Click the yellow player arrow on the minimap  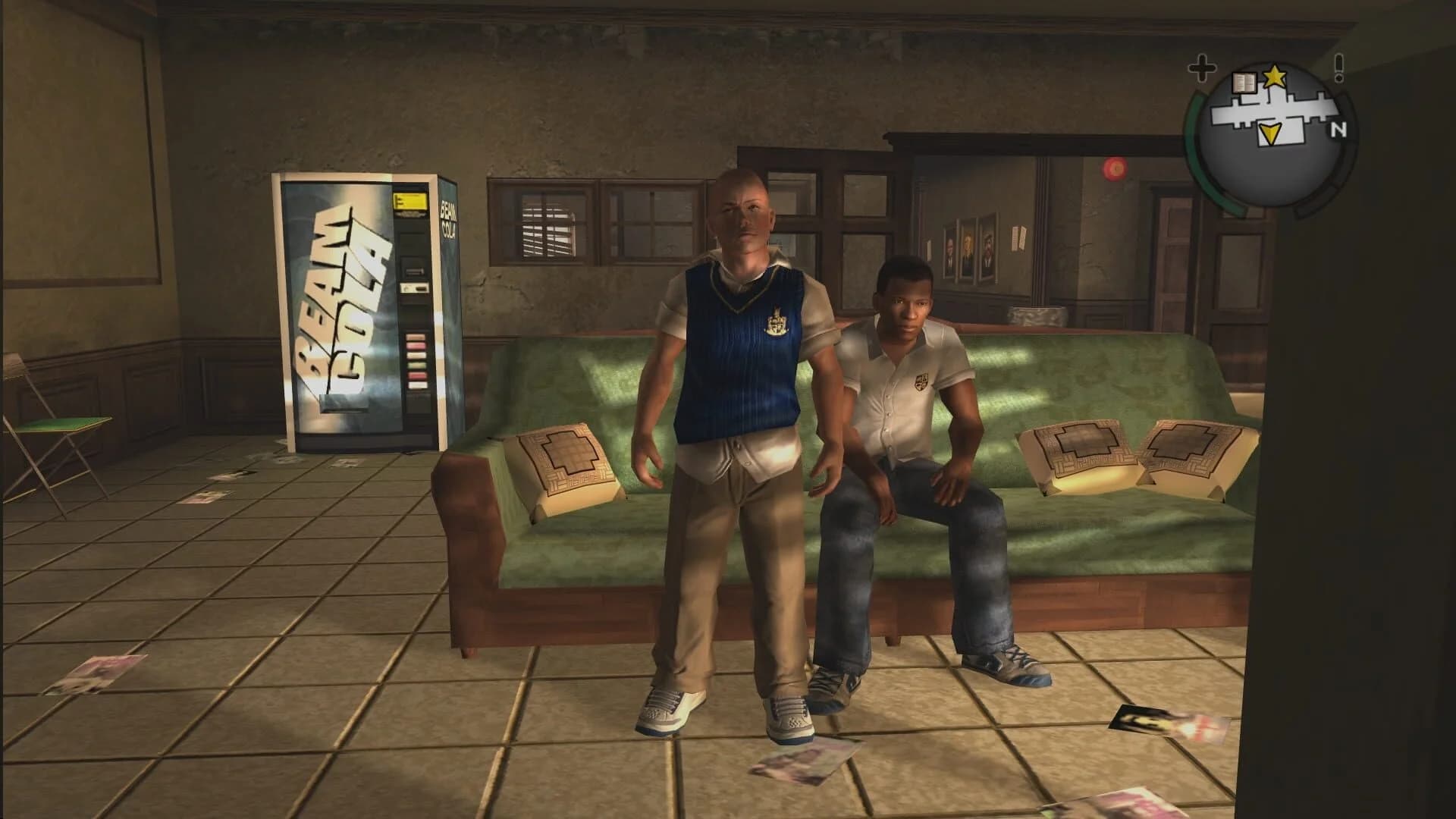pos(1270,133)
